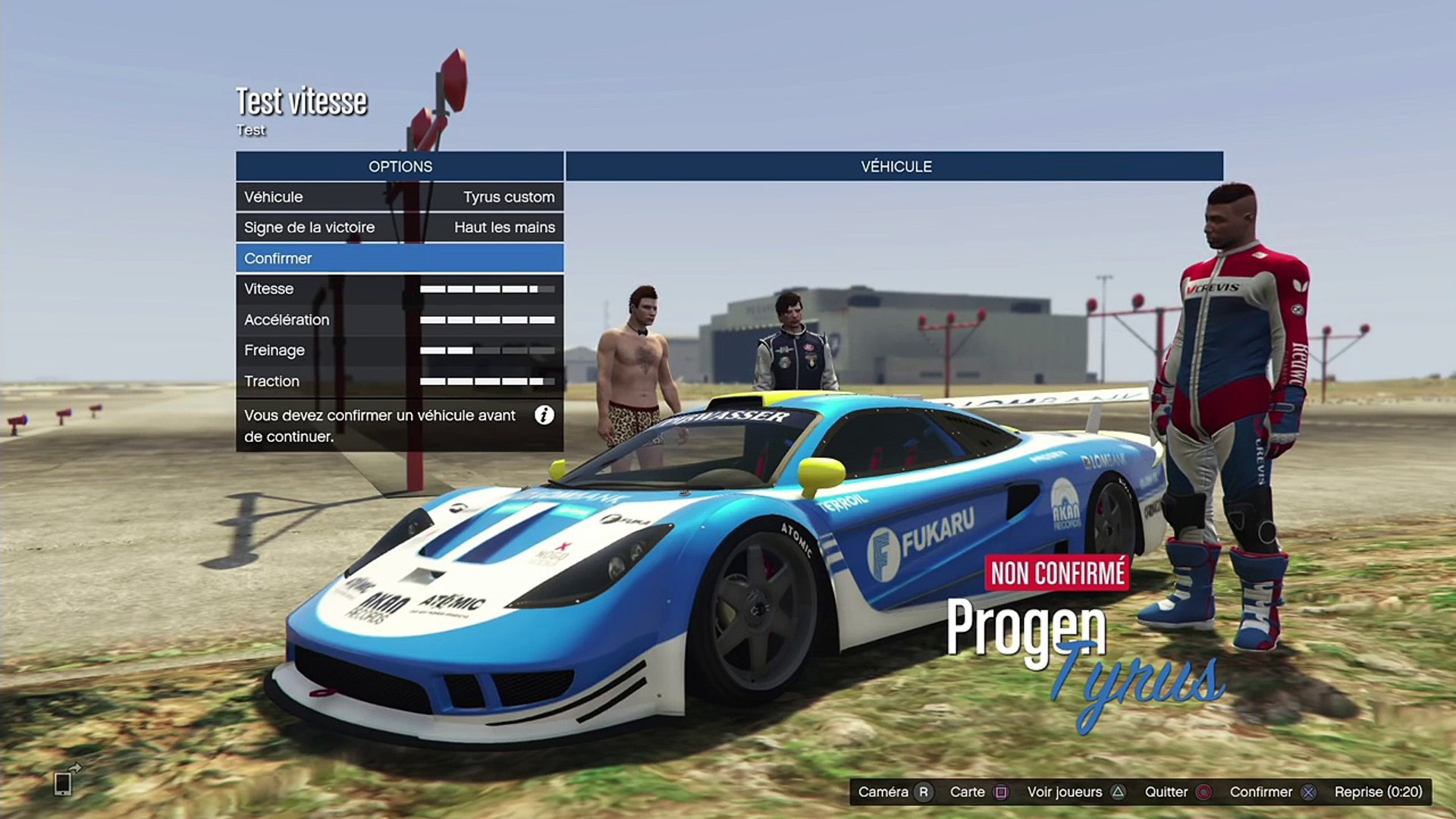Open the OPTIONS column header

coord(400,167)
